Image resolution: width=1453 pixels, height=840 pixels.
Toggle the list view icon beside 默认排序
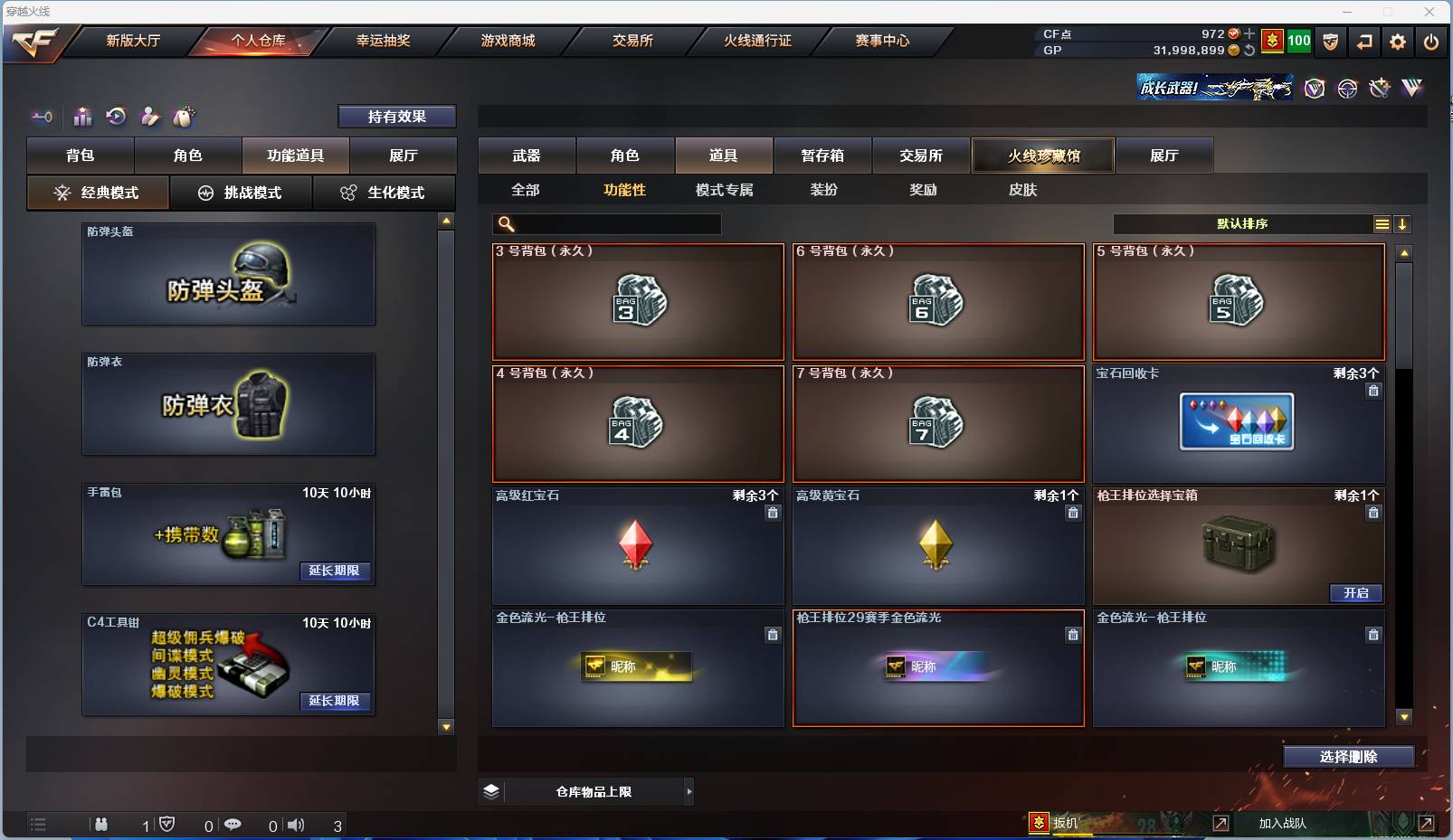(1382, 223)
